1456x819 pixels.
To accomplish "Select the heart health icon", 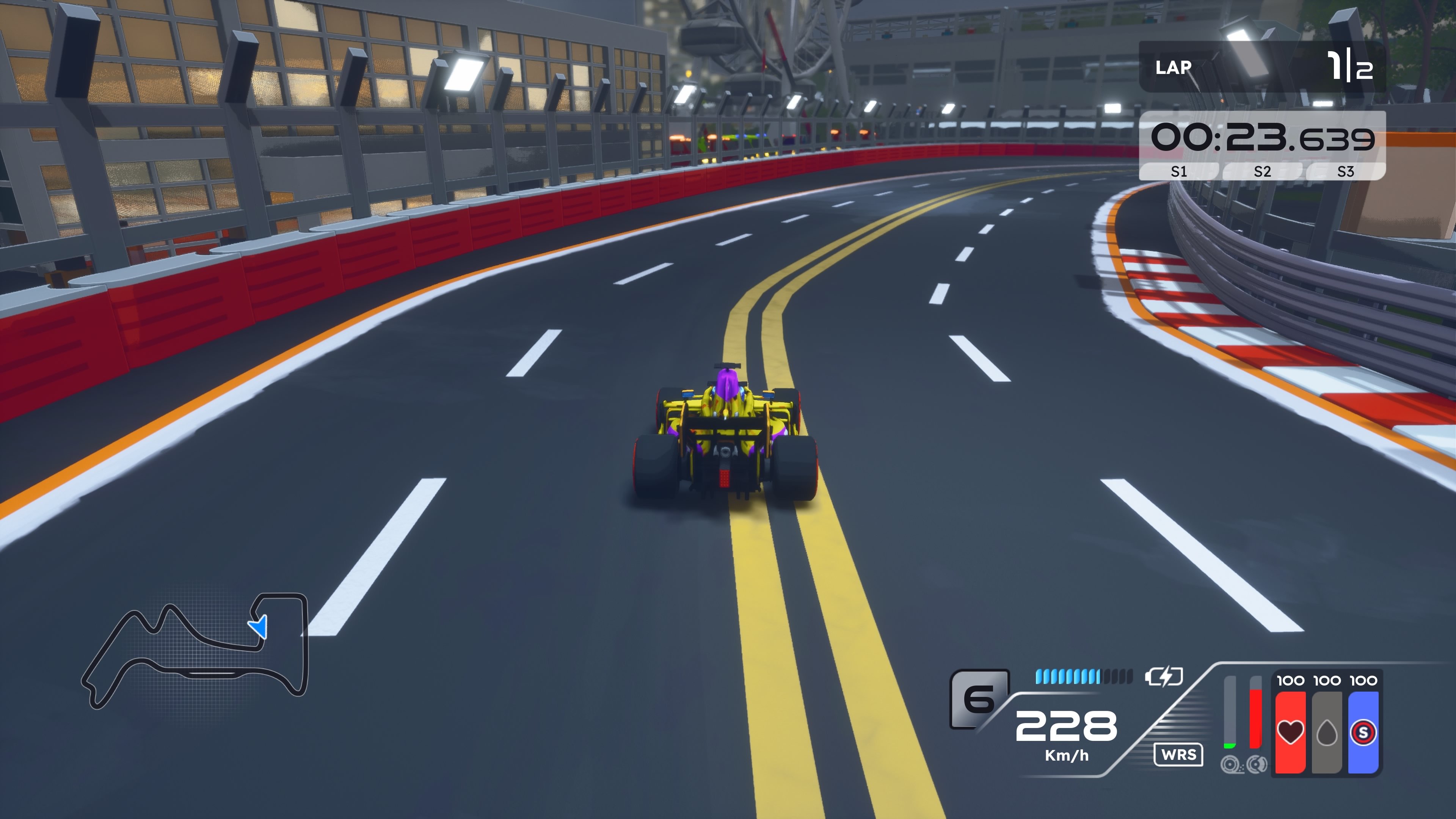I will (x=1290, y=733).
